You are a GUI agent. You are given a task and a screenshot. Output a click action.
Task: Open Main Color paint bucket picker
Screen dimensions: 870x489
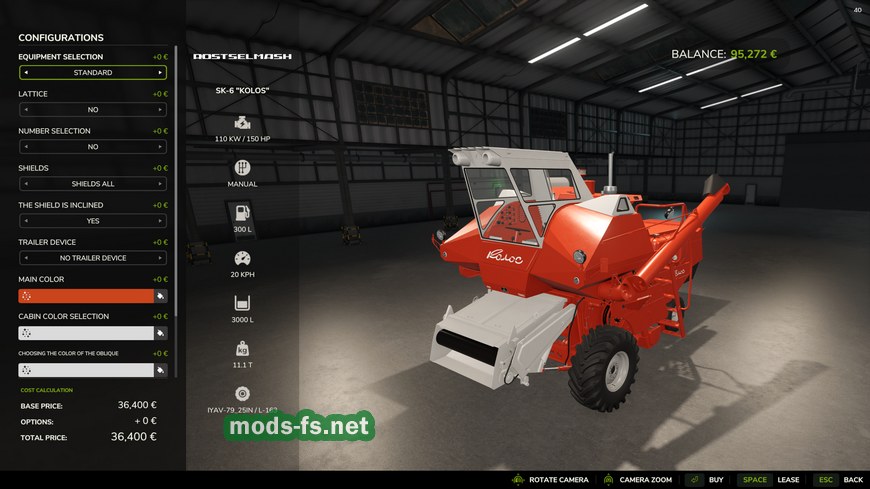(160, 296)
